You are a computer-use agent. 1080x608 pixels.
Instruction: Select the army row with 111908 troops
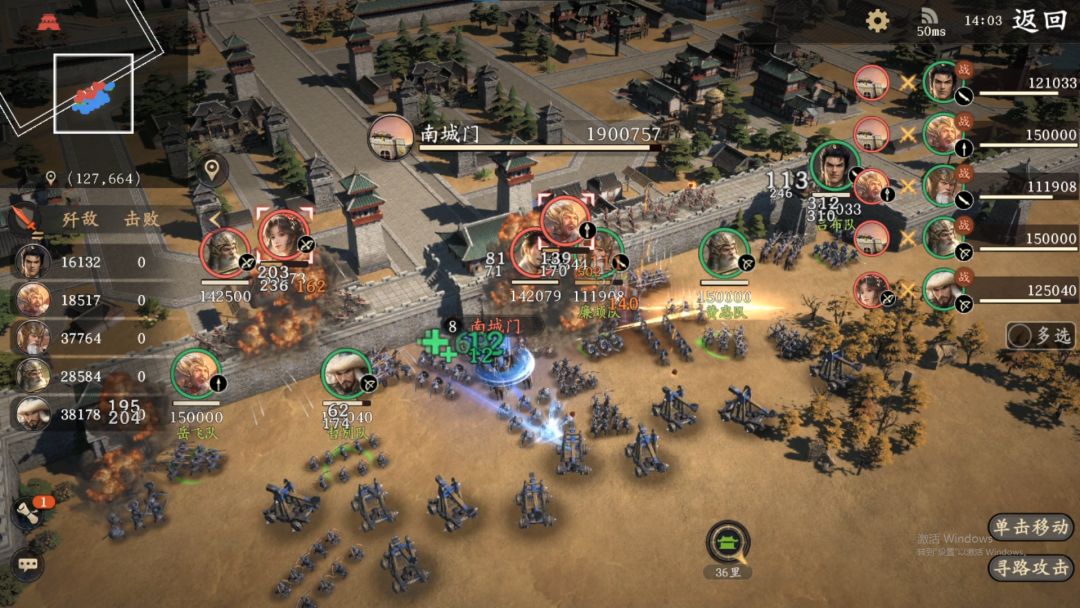click(1000, 187)
